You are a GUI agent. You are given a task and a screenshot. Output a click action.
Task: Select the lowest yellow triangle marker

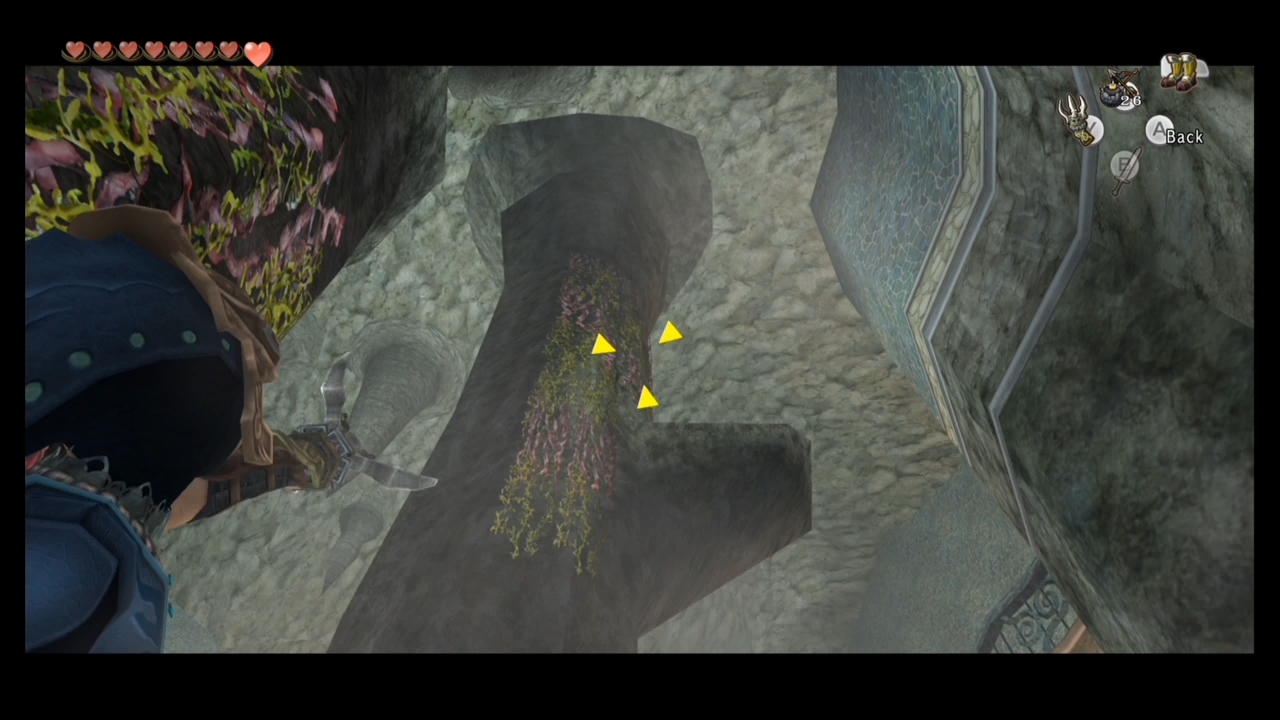[646, 399]
